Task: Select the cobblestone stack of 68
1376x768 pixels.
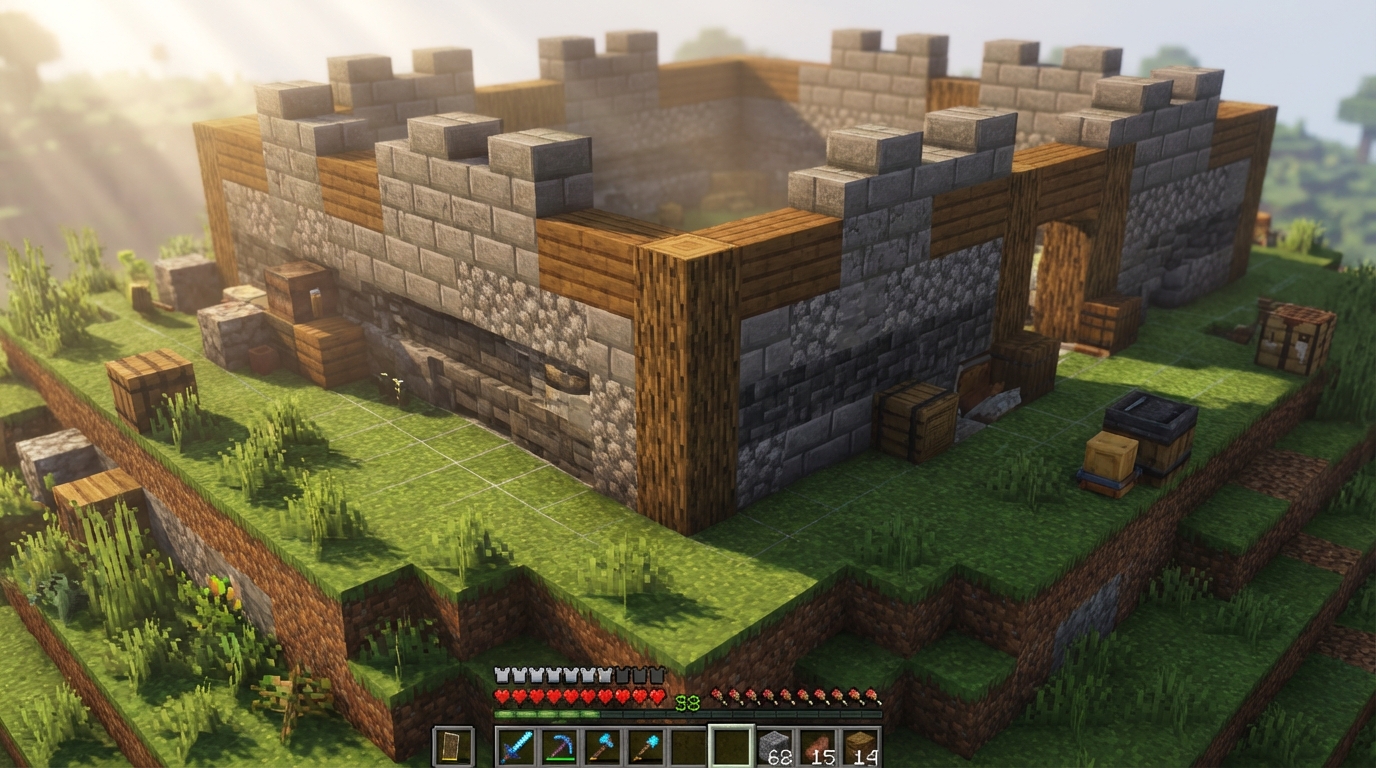Action: point(775,746)
